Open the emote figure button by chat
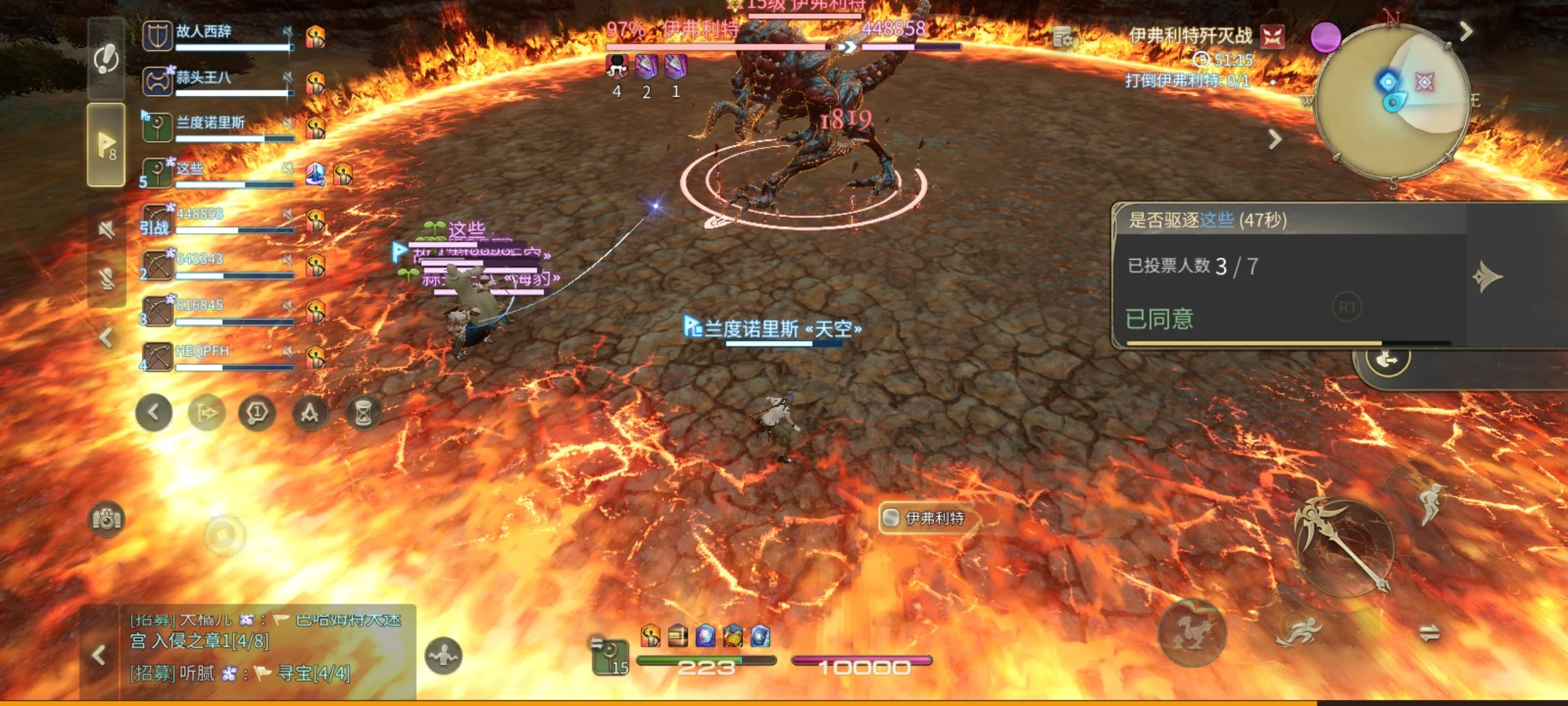The height and width of the screenshot is (706, 1568). tap(444, 656)
